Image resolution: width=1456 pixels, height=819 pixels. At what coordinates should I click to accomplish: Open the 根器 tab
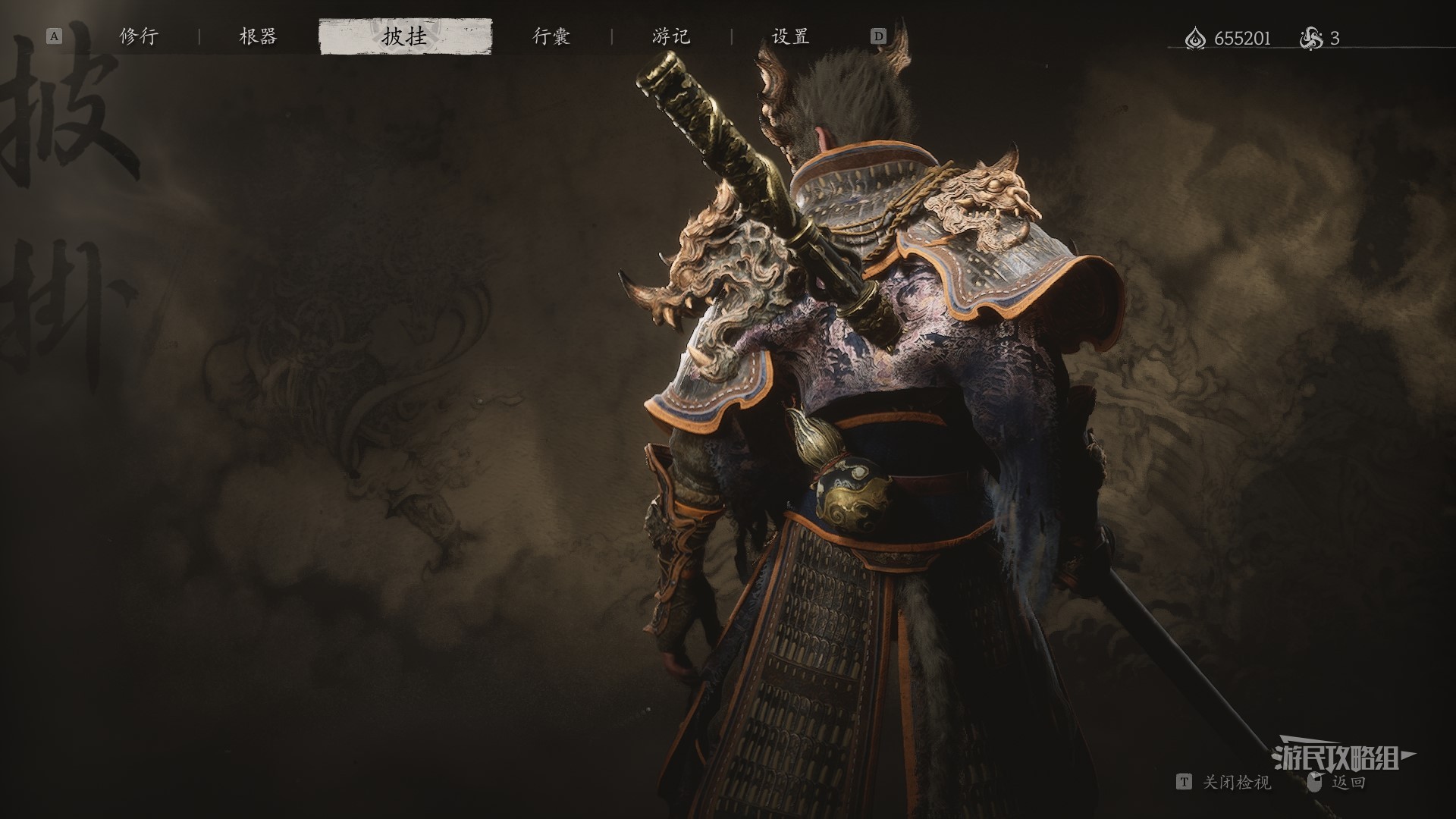coord(258,36)
